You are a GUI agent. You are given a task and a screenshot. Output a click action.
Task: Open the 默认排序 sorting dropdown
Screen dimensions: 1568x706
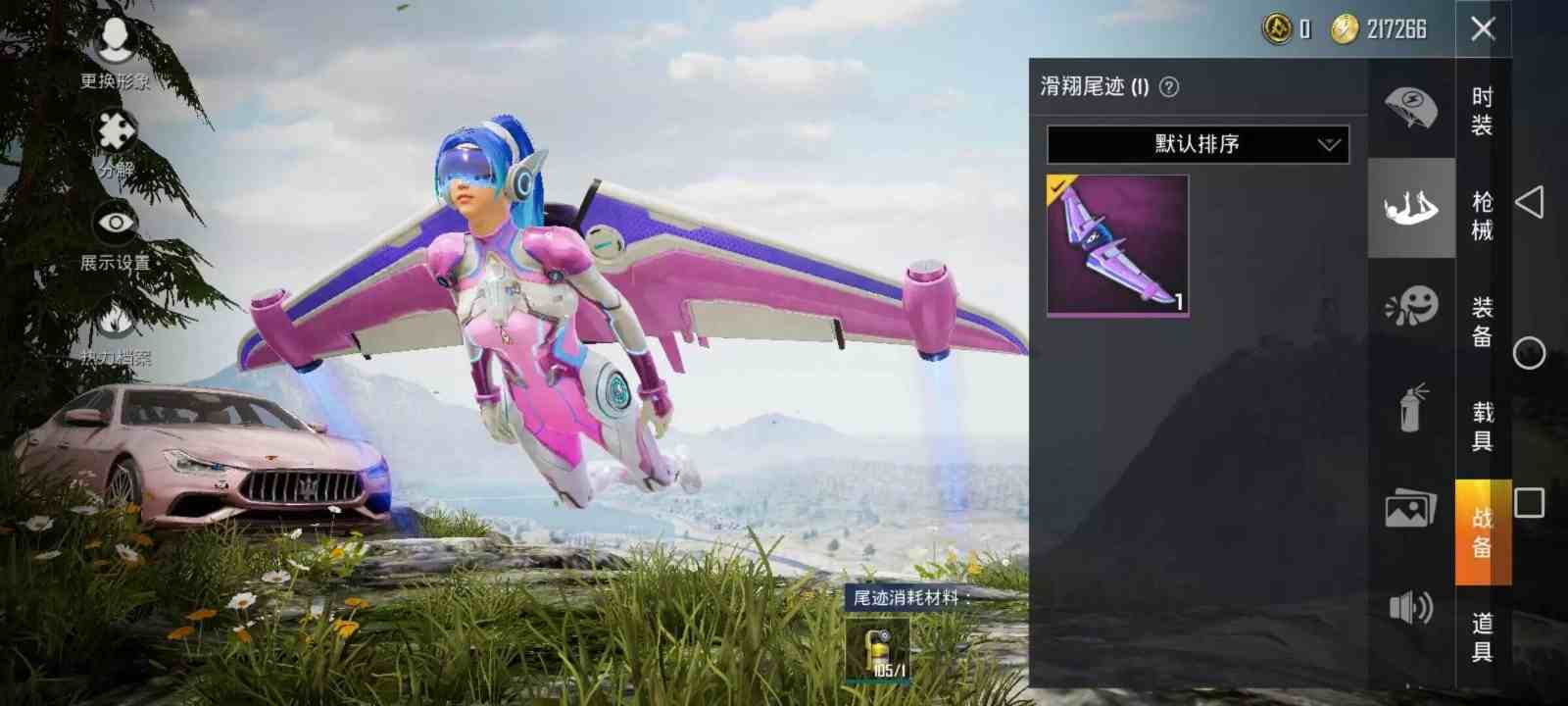click(1194, 144)
